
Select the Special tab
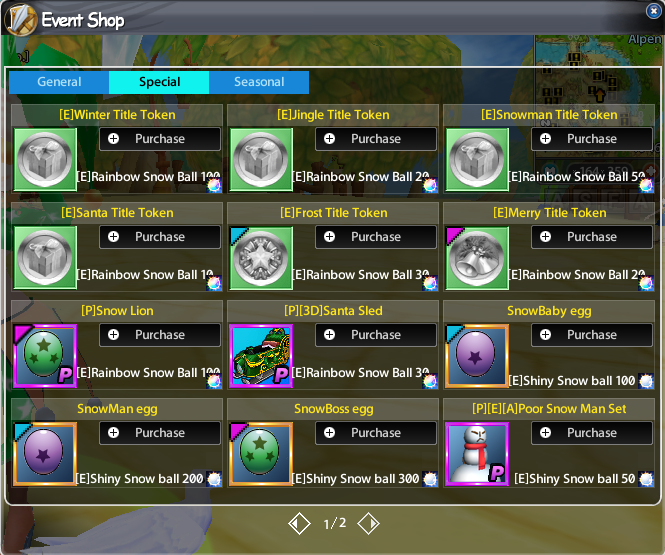(x=159, y=82)
